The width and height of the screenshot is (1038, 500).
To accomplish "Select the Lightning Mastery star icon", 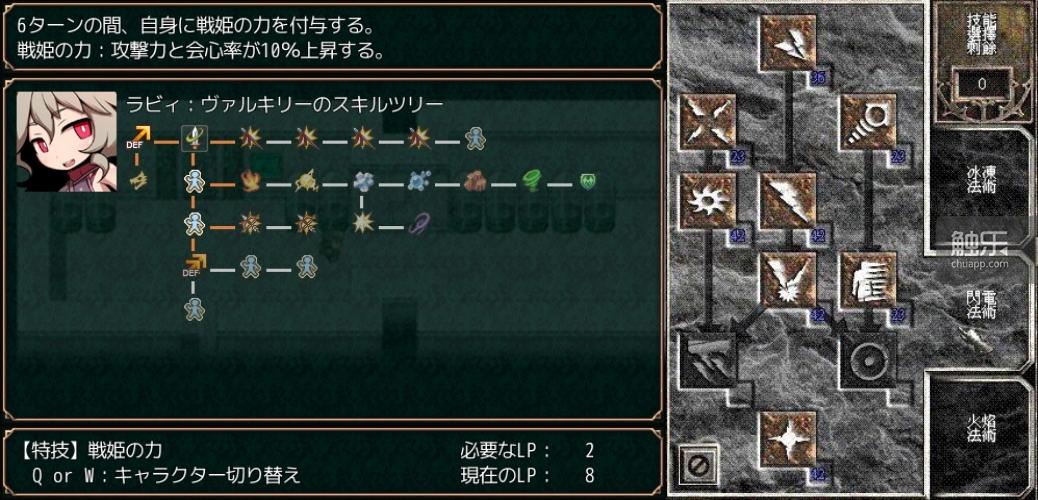I will pos(788,437).
